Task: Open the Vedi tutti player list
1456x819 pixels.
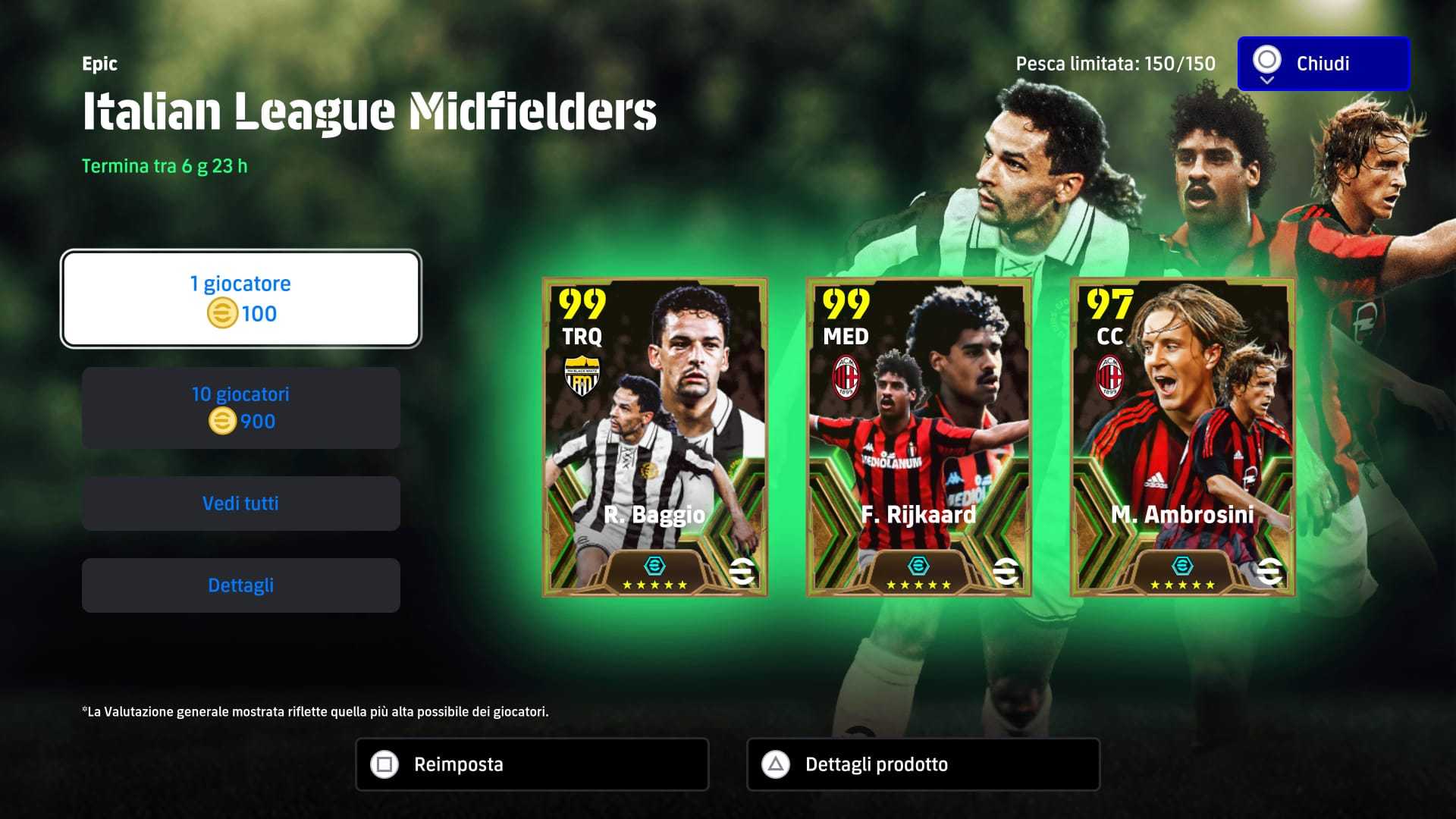Action: tap(240, 504)
